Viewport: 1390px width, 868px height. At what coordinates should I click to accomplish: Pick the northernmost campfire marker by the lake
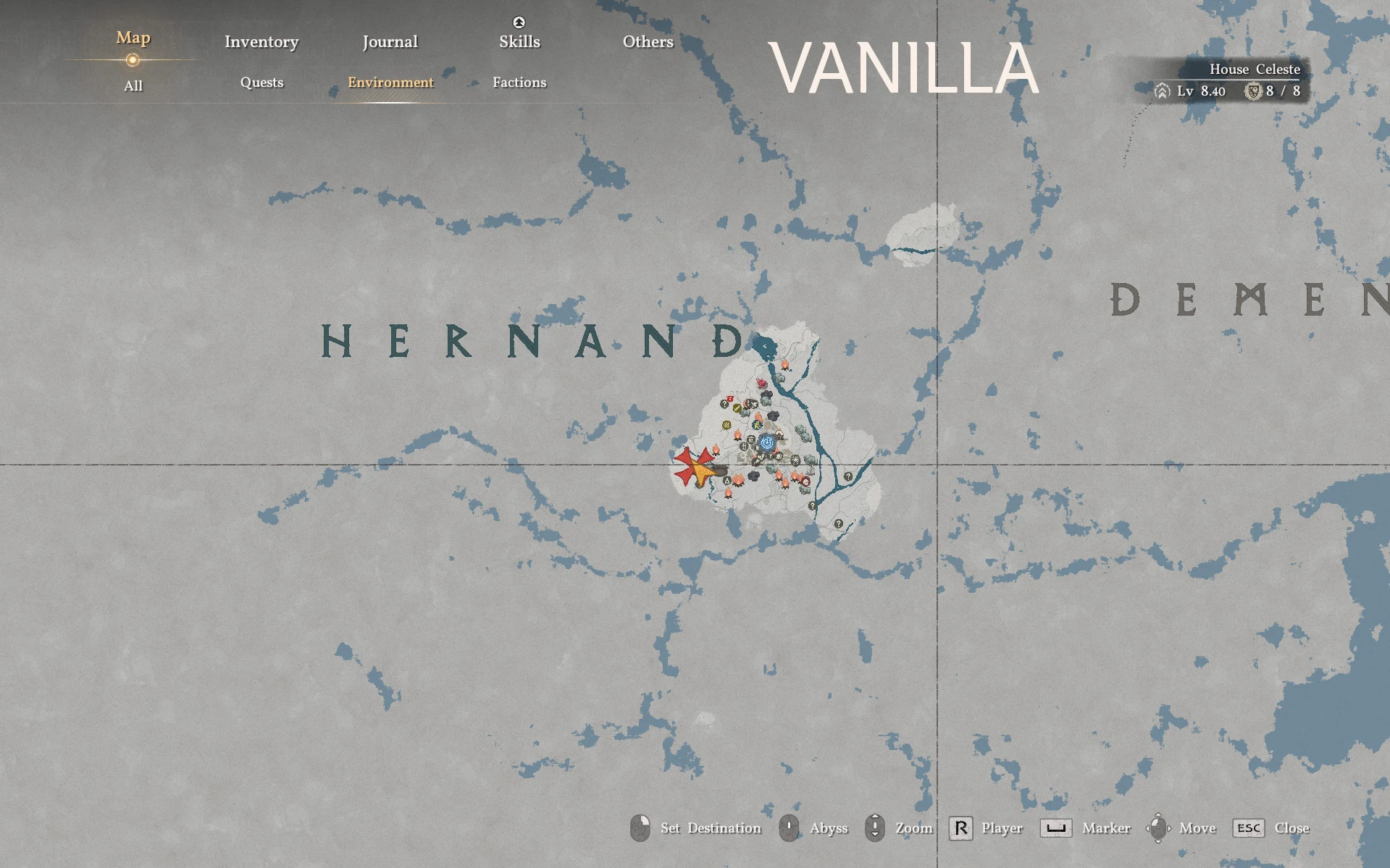[x=784, y=364]
